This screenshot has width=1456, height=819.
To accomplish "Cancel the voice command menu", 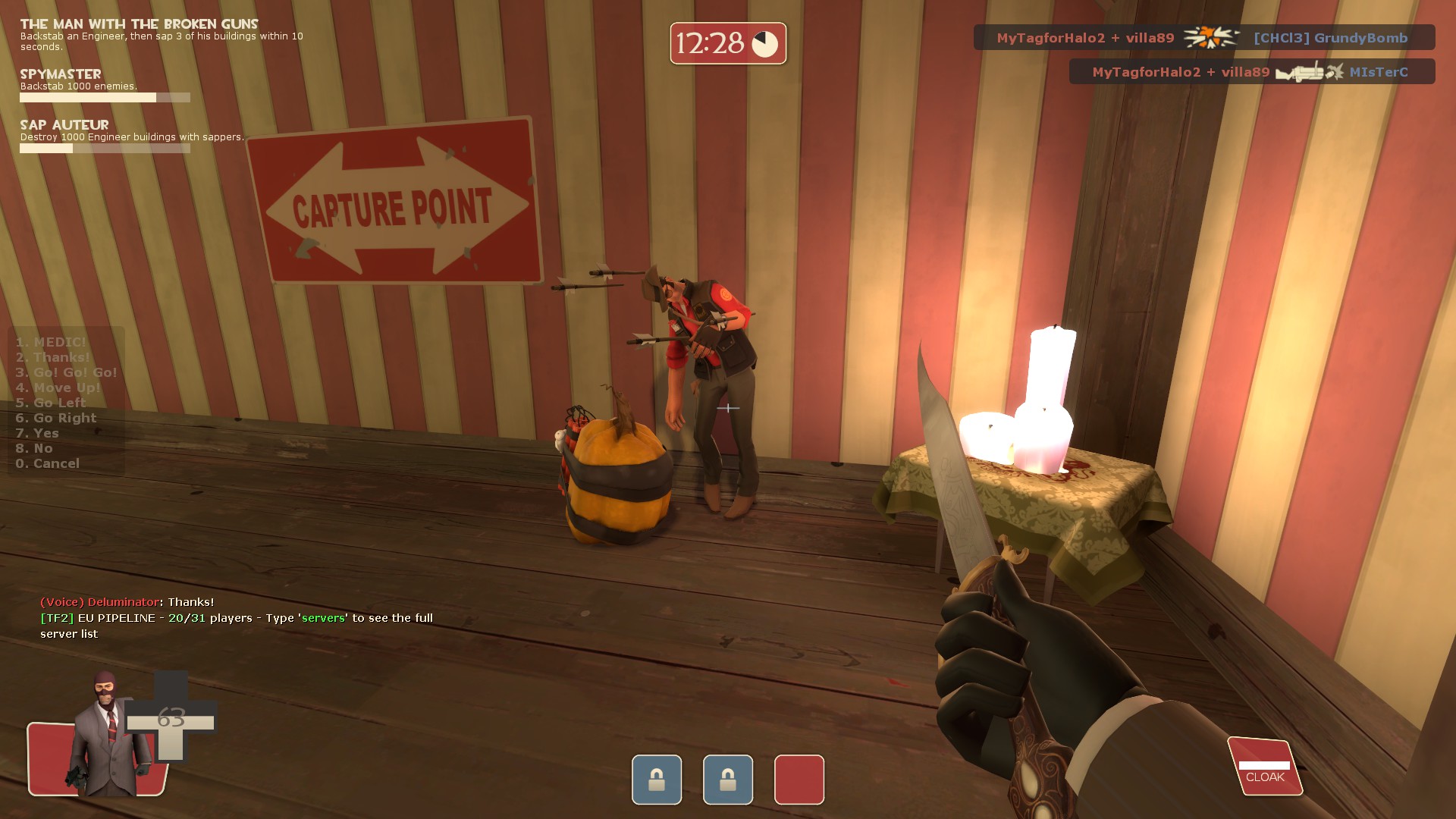I will click(47, 463).
